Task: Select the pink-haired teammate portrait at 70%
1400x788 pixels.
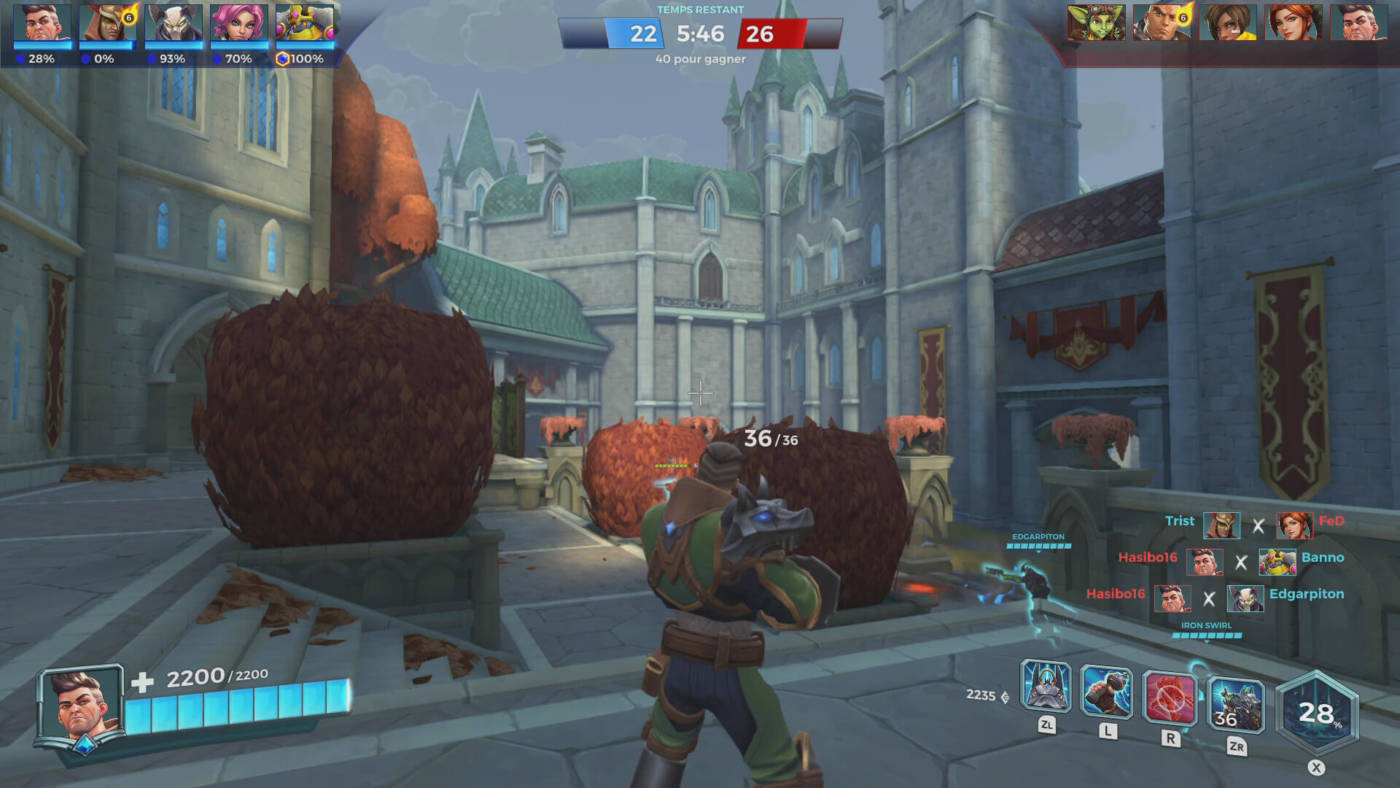Action: click(x=238, y=23)
